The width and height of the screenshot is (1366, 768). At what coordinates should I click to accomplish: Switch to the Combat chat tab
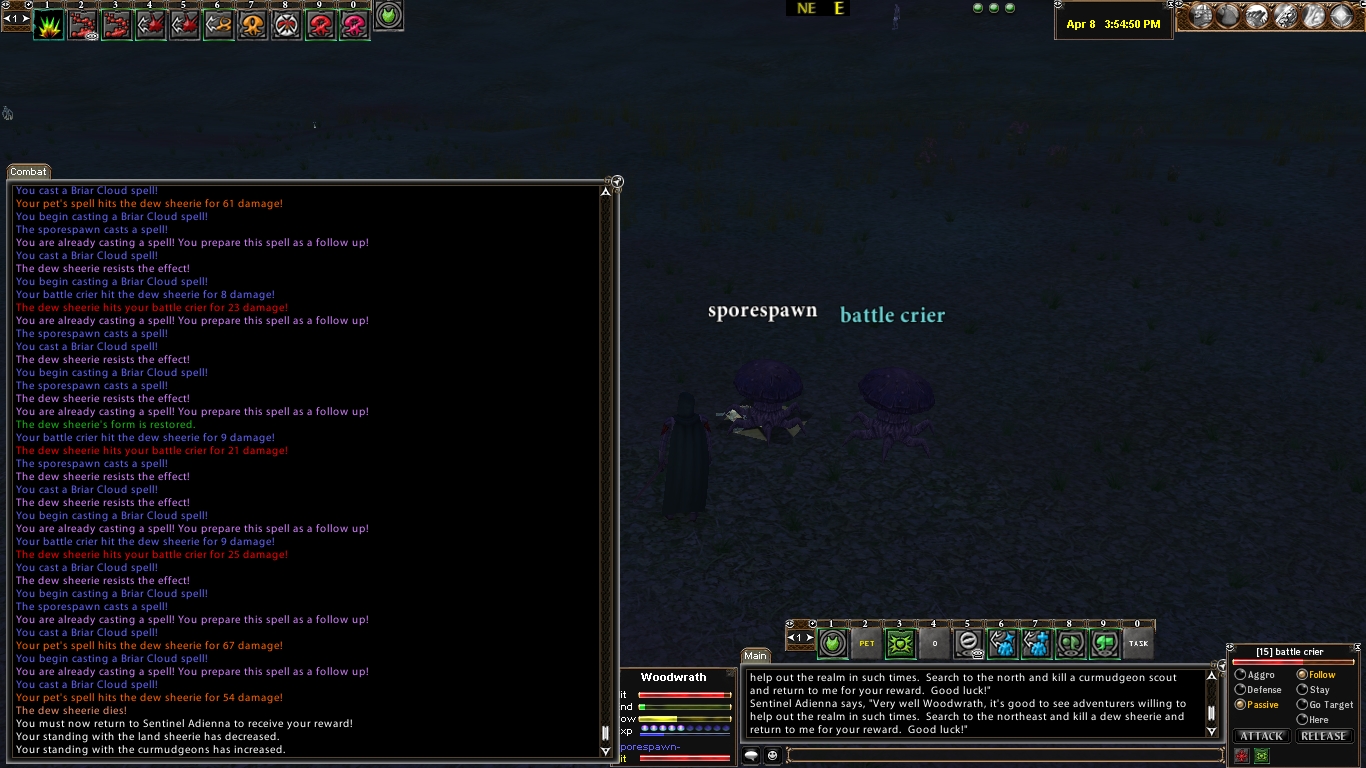[29, 172]
